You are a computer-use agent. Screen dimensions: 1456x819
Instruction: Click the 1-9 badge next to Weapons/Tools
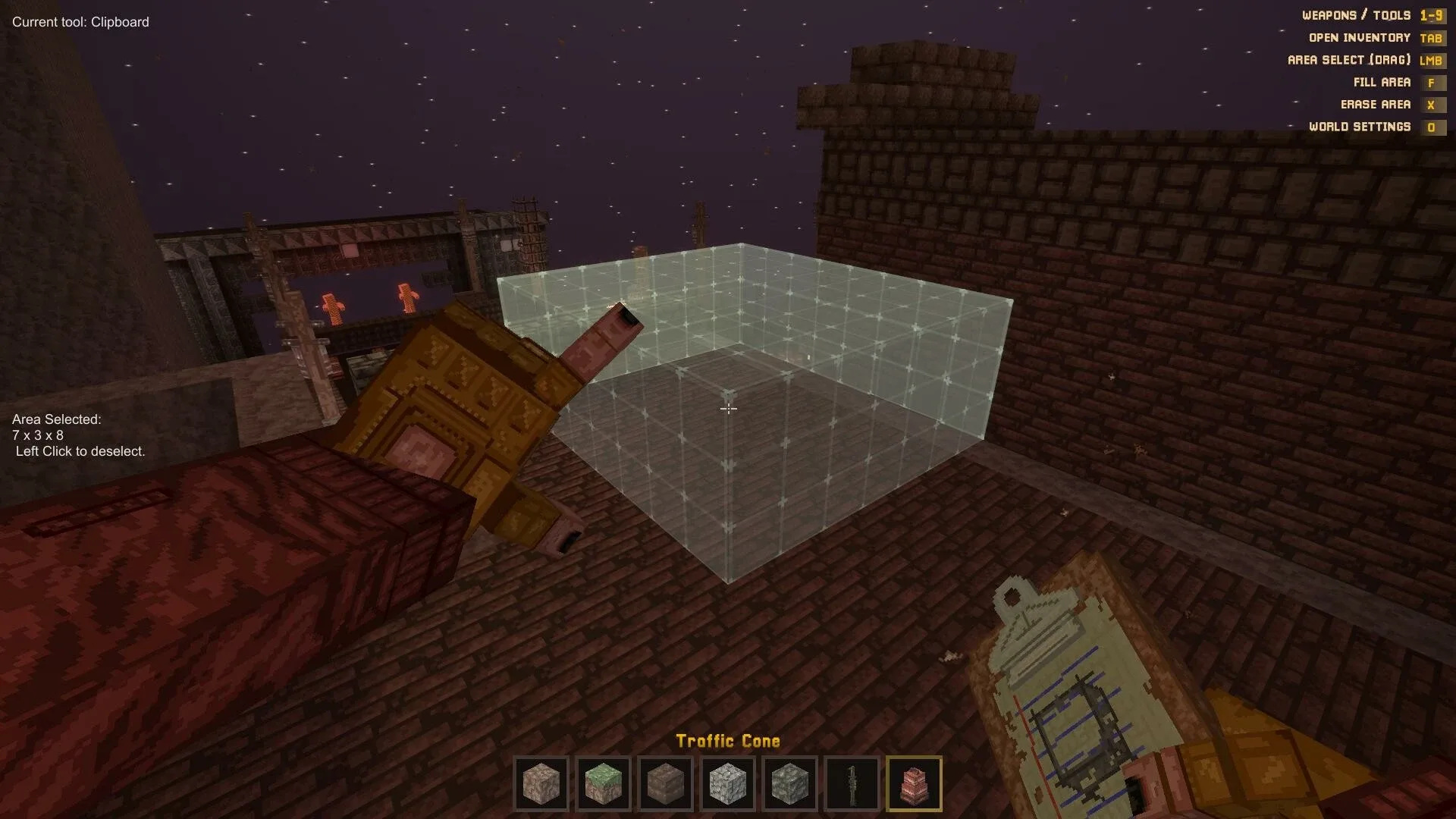tap(1434, 14)
